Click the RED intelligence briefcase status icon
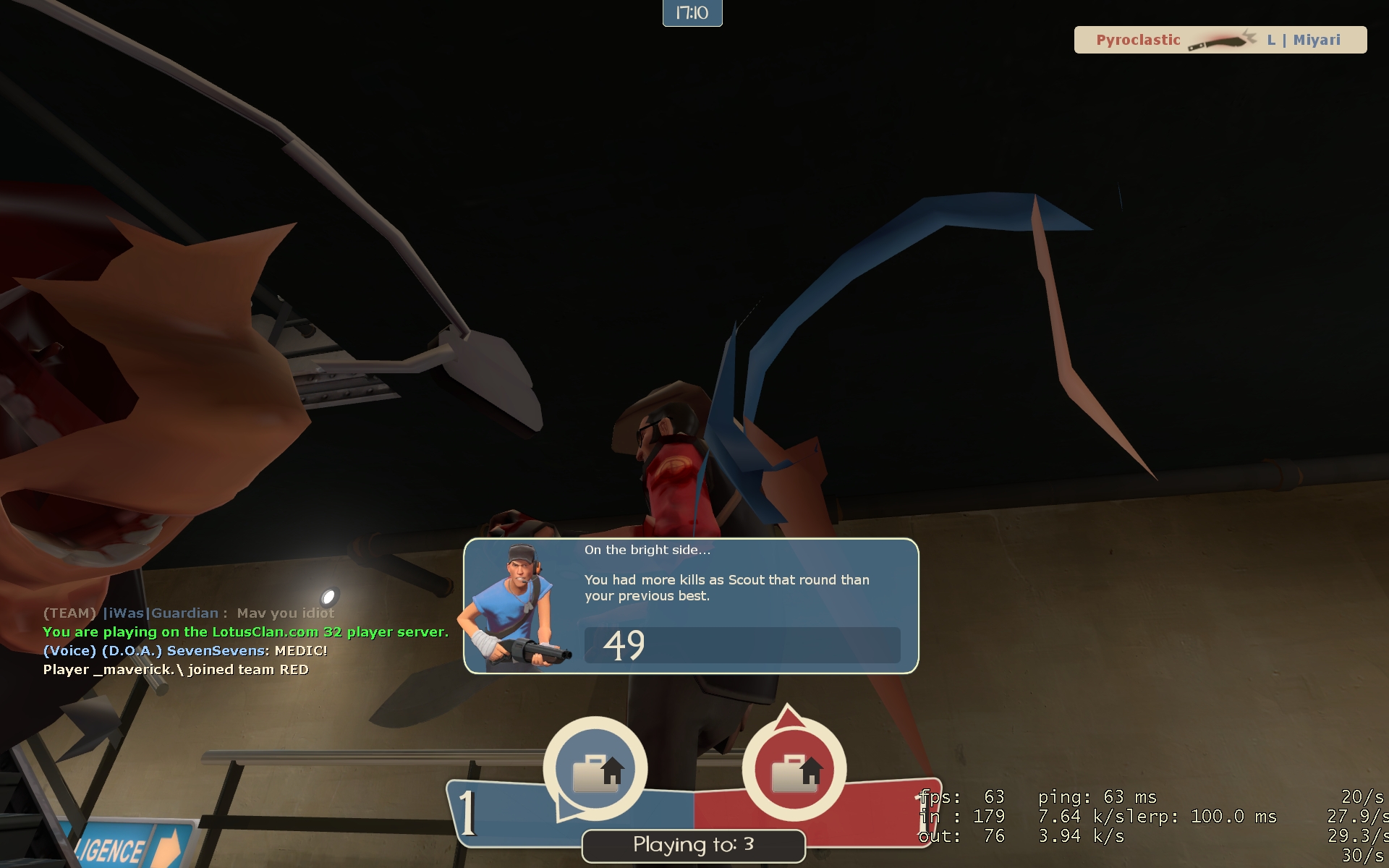 click(x=794, y=770)
